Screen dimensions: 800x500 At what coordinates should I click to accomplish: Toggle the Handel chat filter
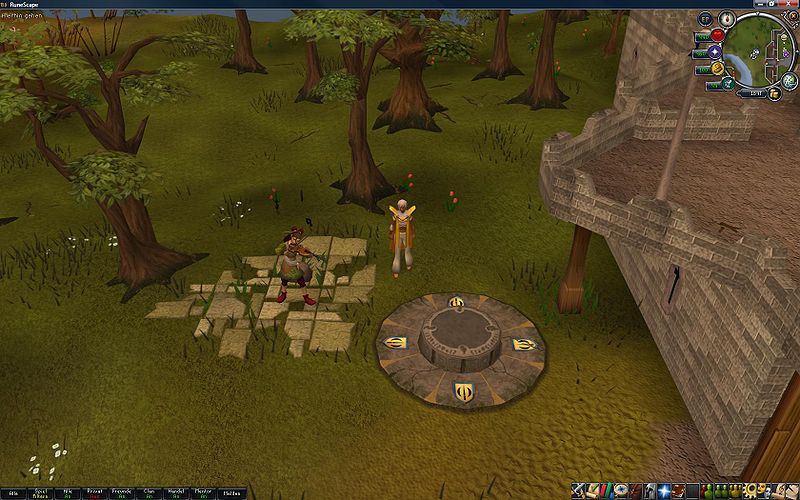176,492
